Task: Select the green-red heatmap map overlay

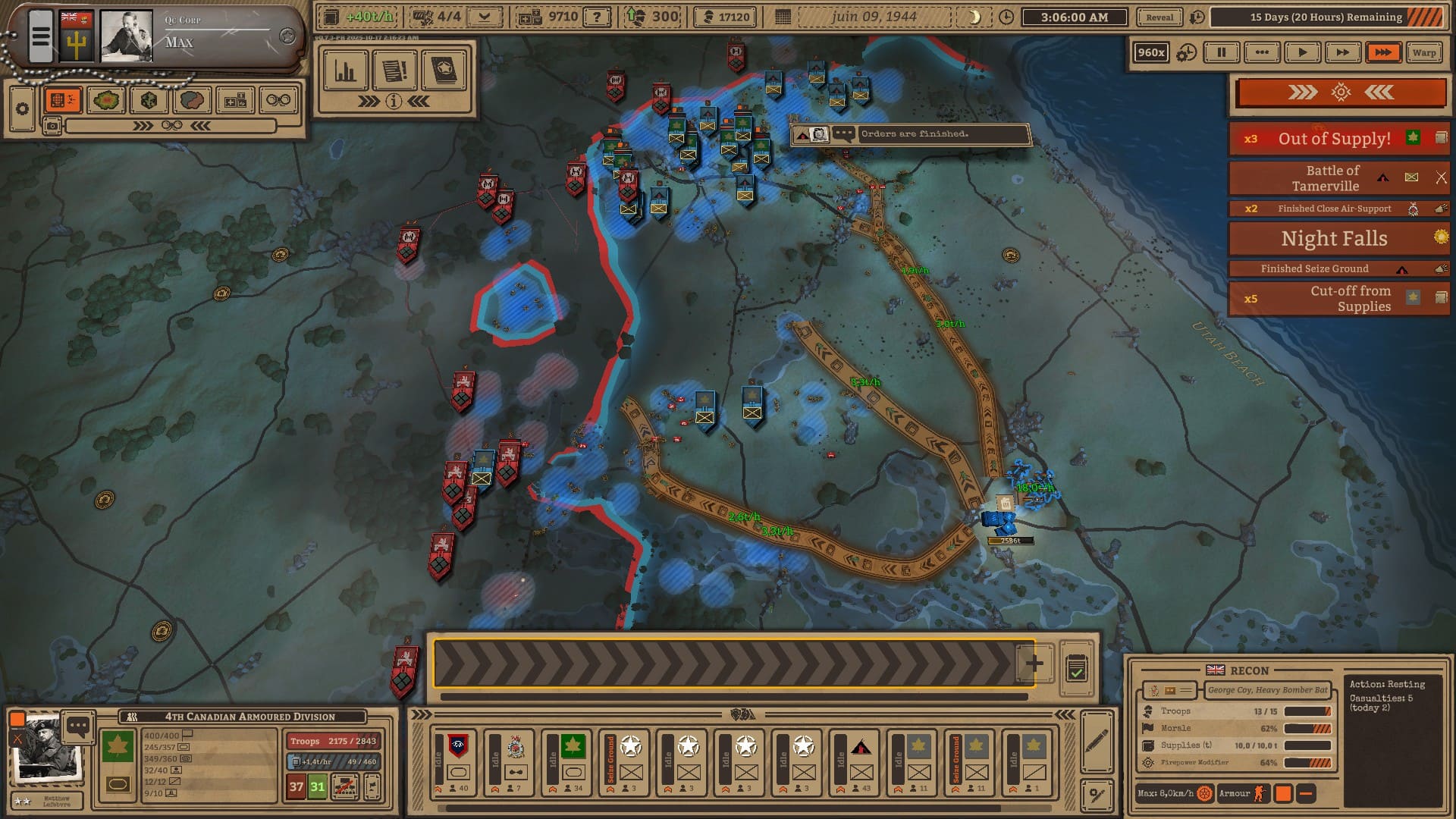Action: (106, 100)
